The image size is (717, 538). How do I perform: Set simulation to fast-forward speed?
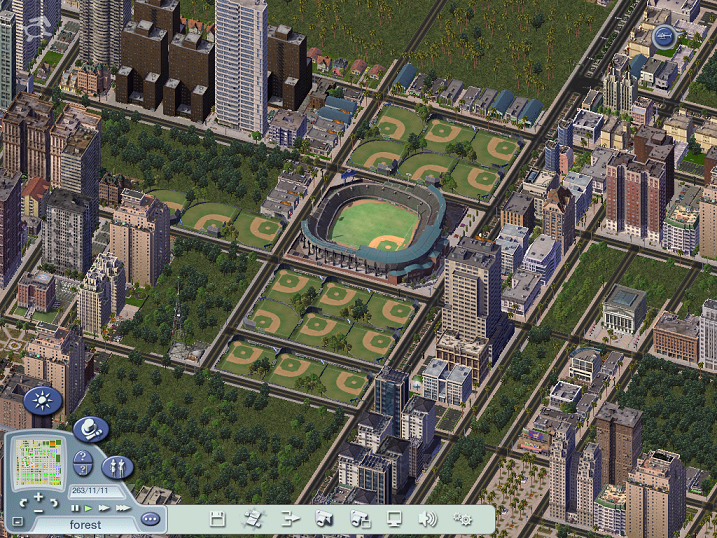pos(104,508)
